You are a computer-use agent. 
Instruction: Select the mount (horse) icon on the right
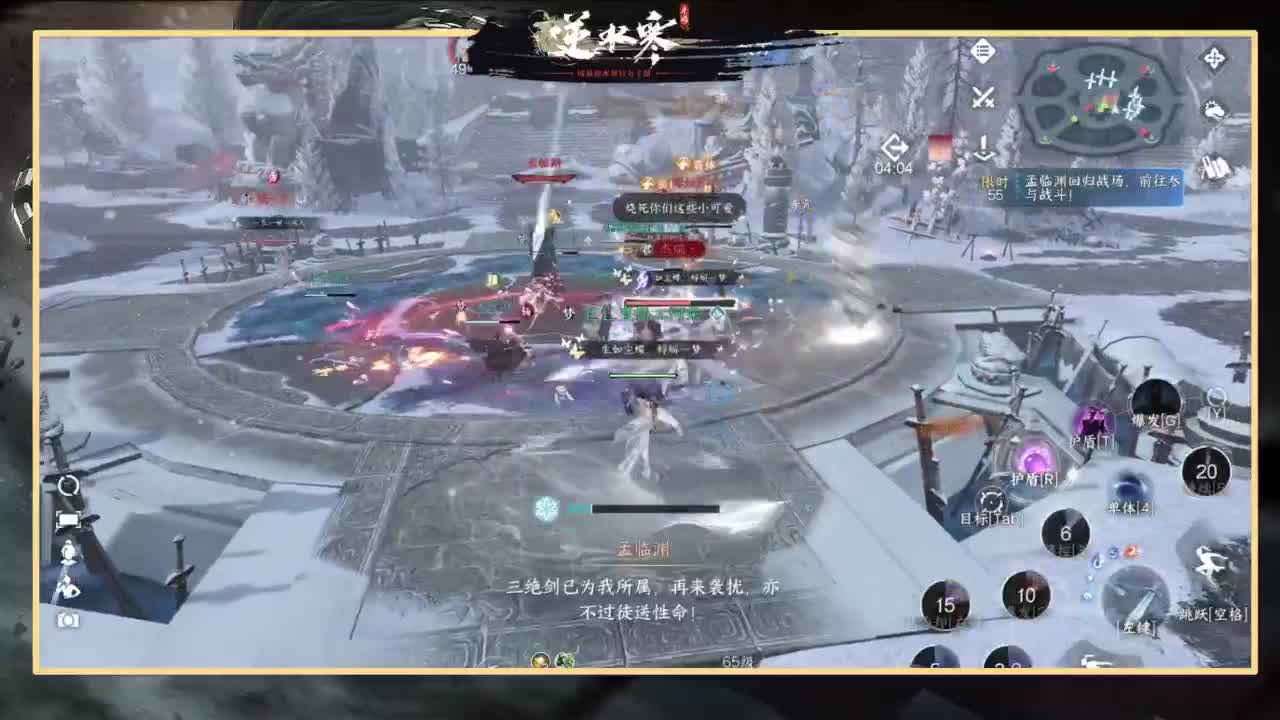click(x=1215, y=110)
